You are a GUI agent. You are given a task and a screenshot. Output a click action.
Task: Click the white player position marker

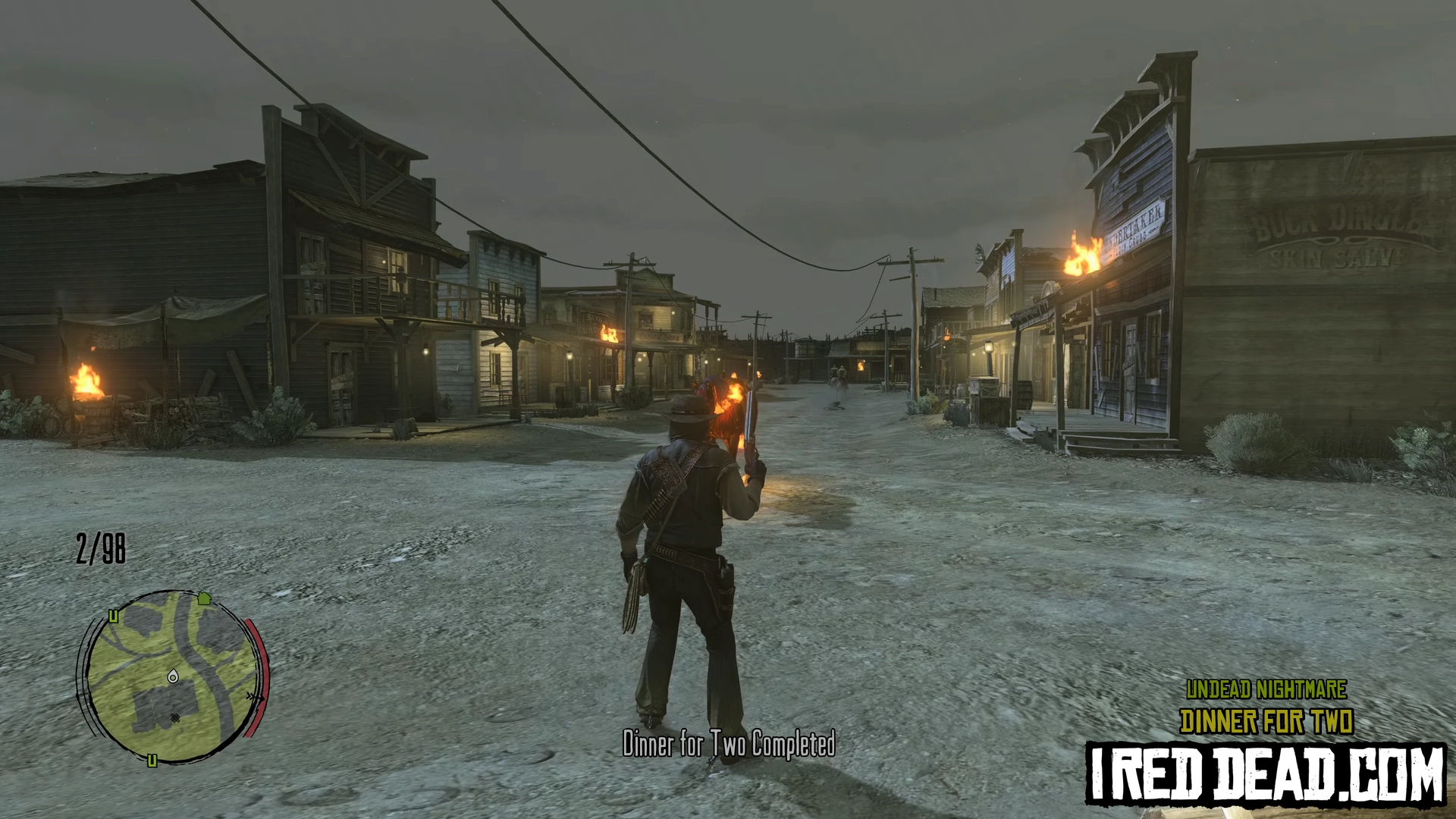173,676
